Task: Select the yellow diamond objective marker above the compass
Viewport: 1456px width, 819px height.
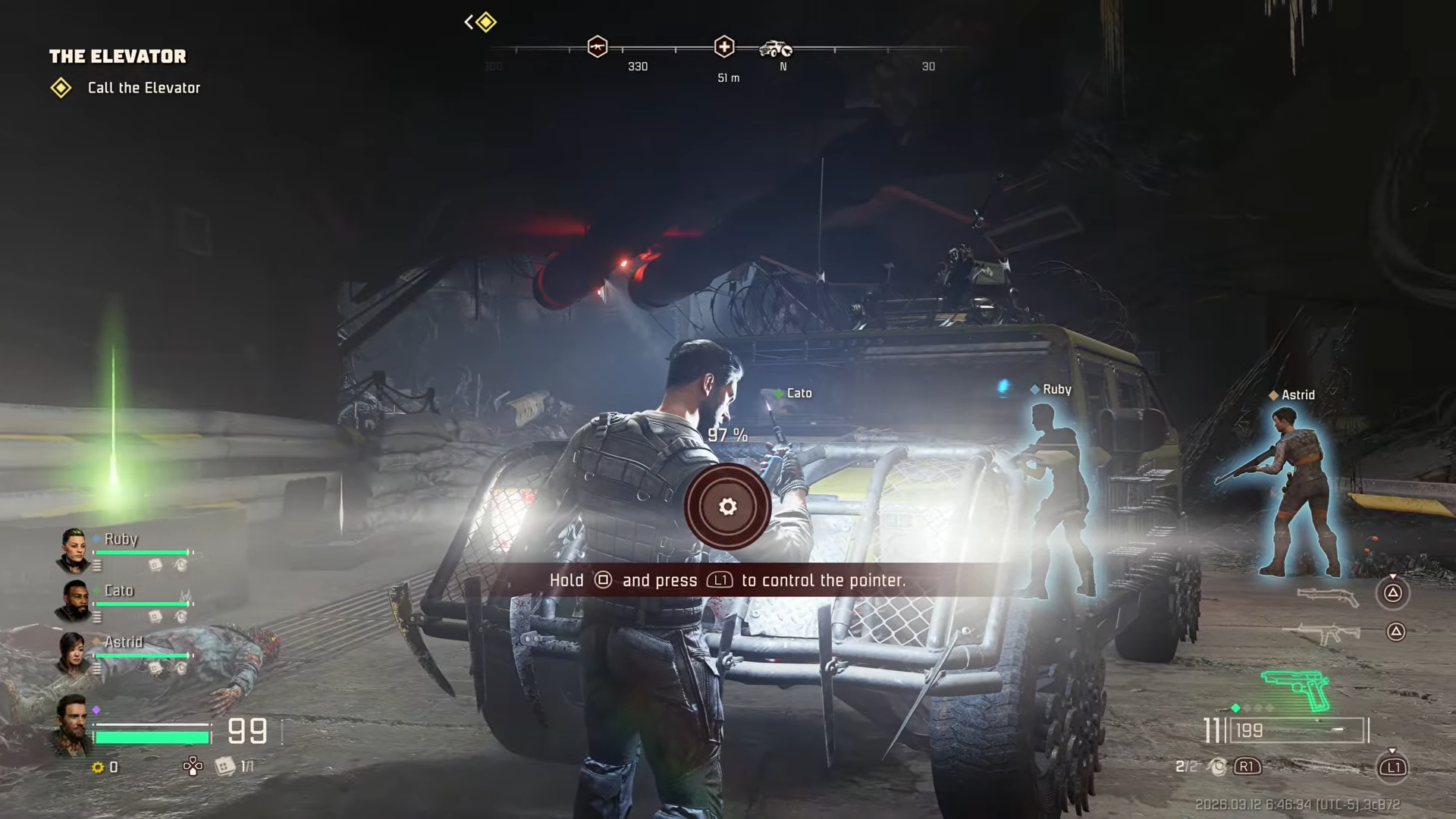Action: (486, 22)
